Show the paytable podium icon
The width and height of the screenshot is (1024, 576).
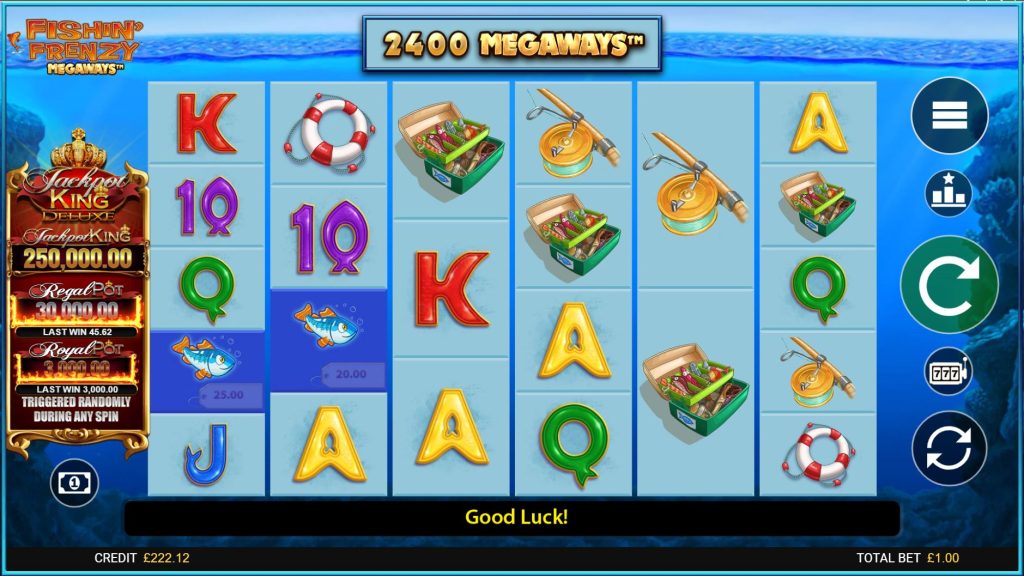pos(948,193)
